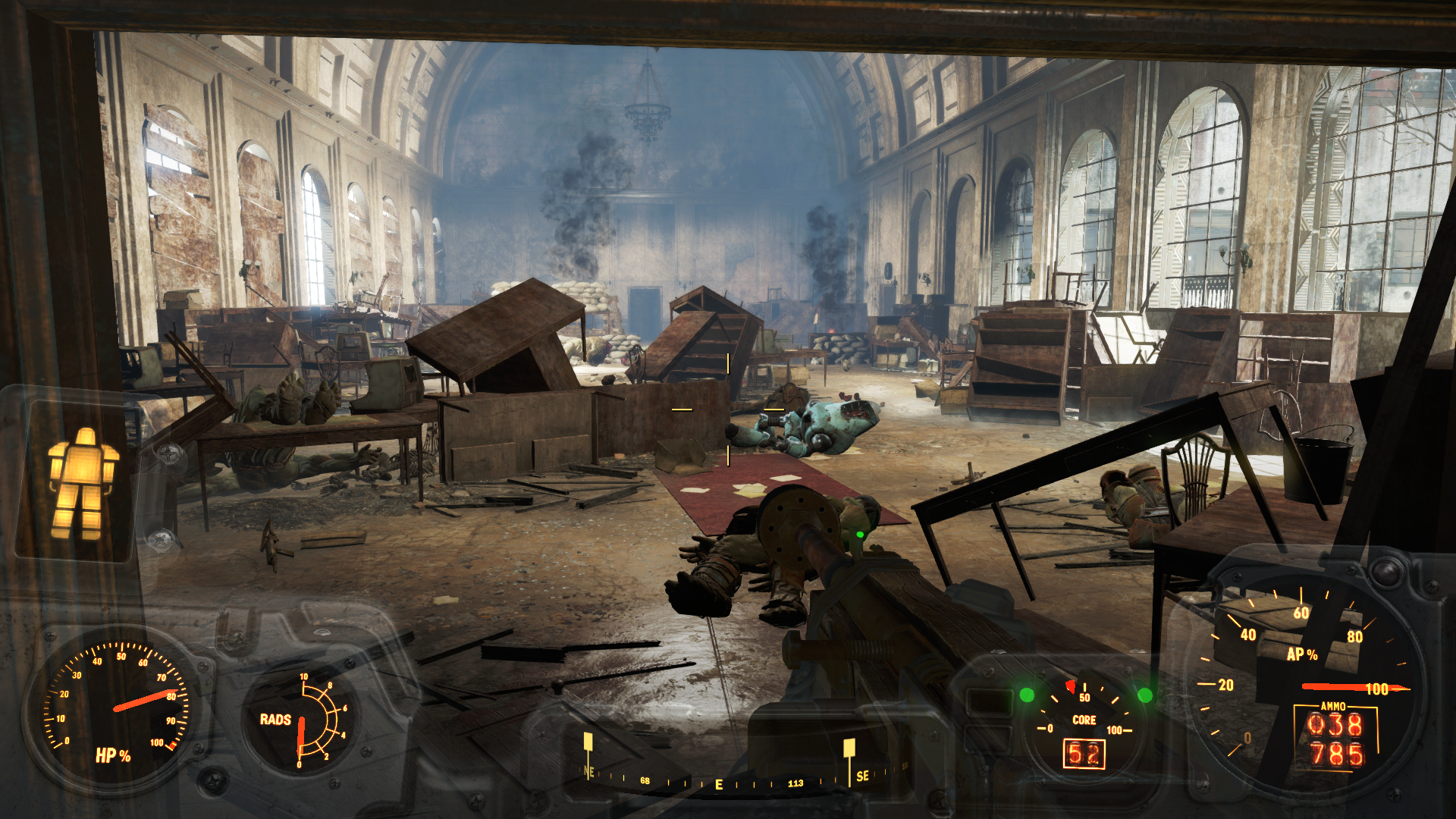Viewport: 1456px width, 819px height.
Task: Click the compass marker beside the SE heading
Action: [849, 748]
